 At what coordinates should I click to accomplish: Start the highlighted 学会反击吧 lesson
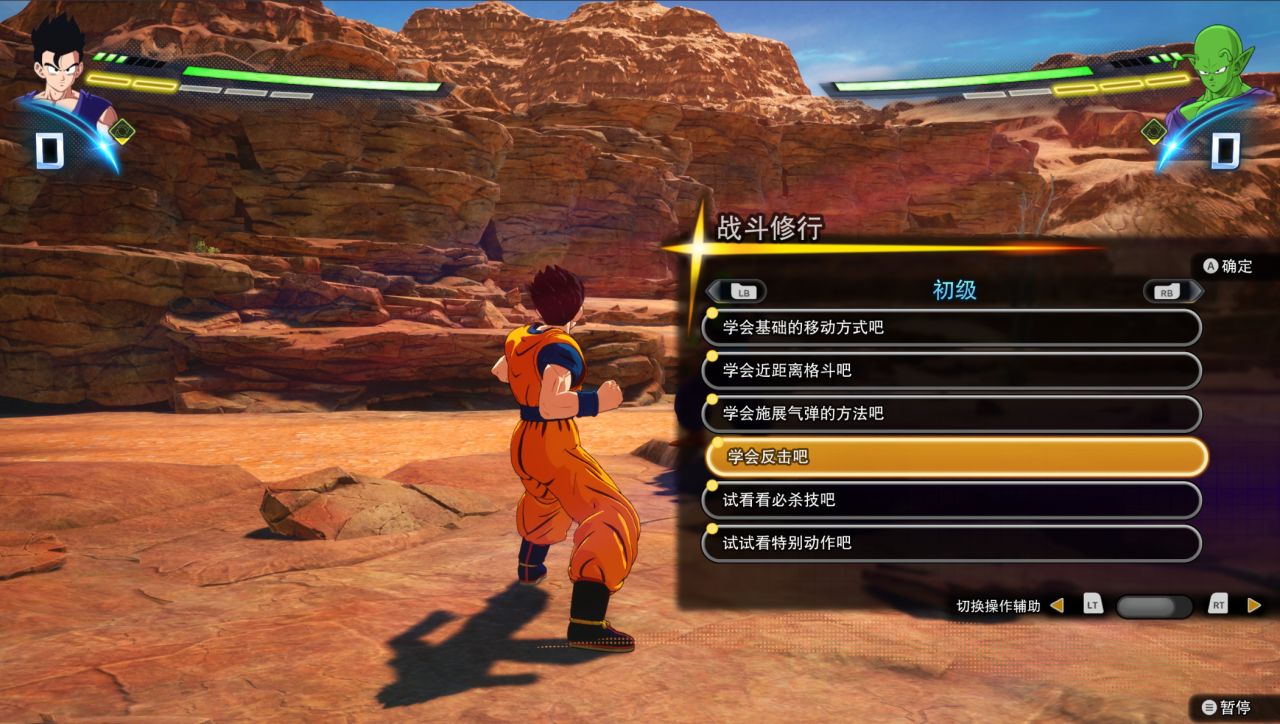(x=955, y=457)
